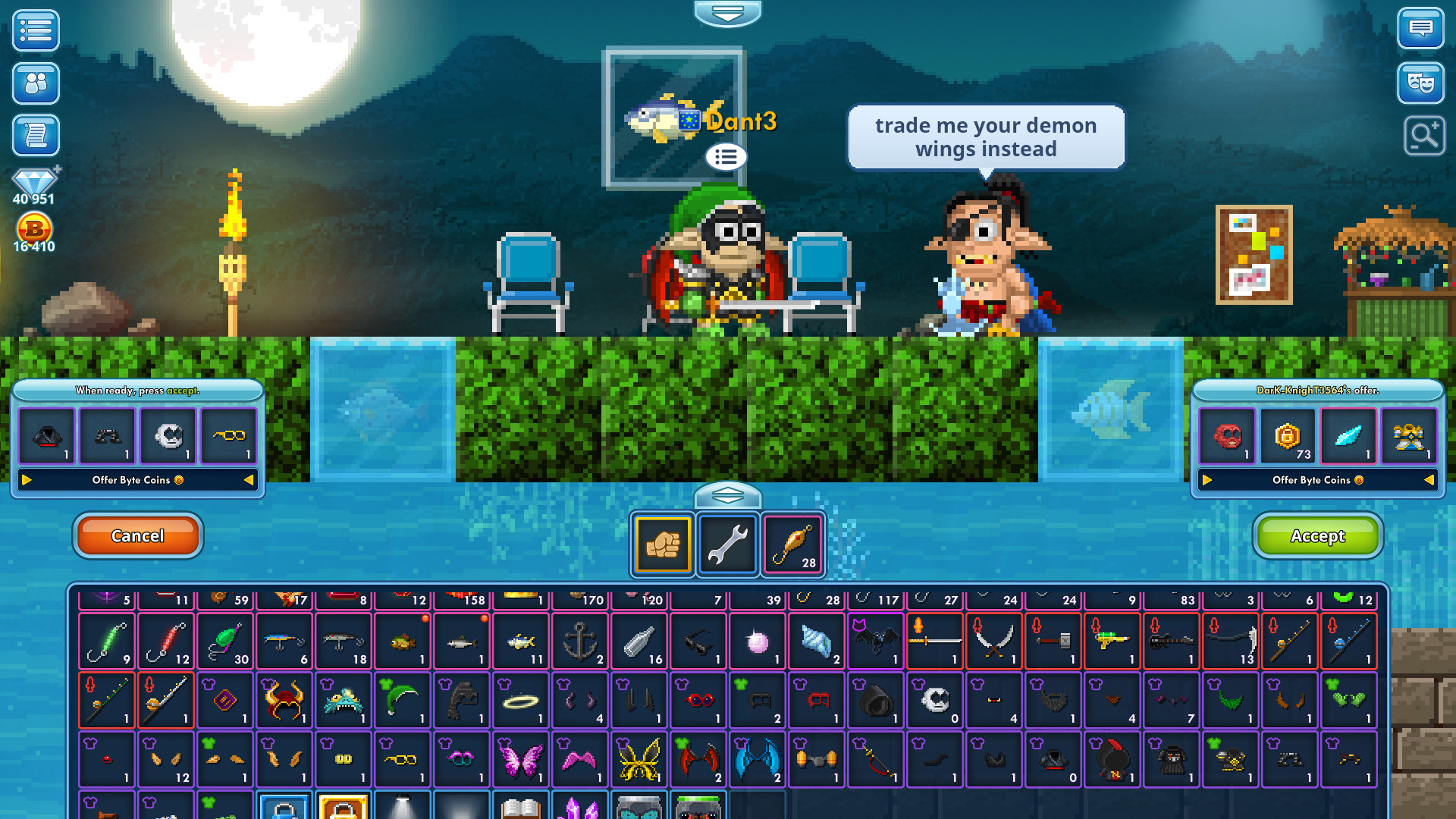Open Dant3's player options list
Screen dimensions: 1456x819
pos(726,157)
